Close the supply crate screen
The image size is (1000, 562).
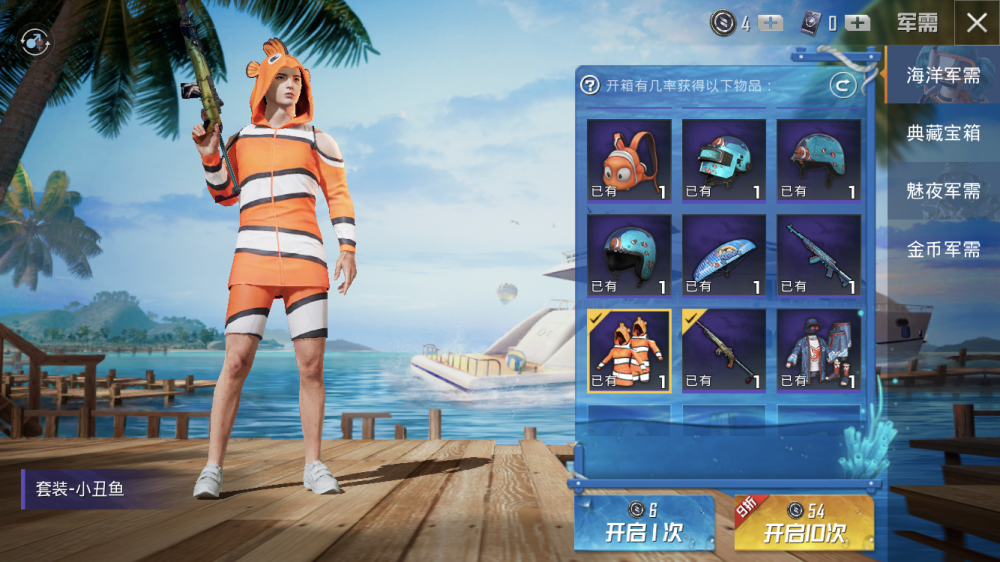tap(976, 23)
